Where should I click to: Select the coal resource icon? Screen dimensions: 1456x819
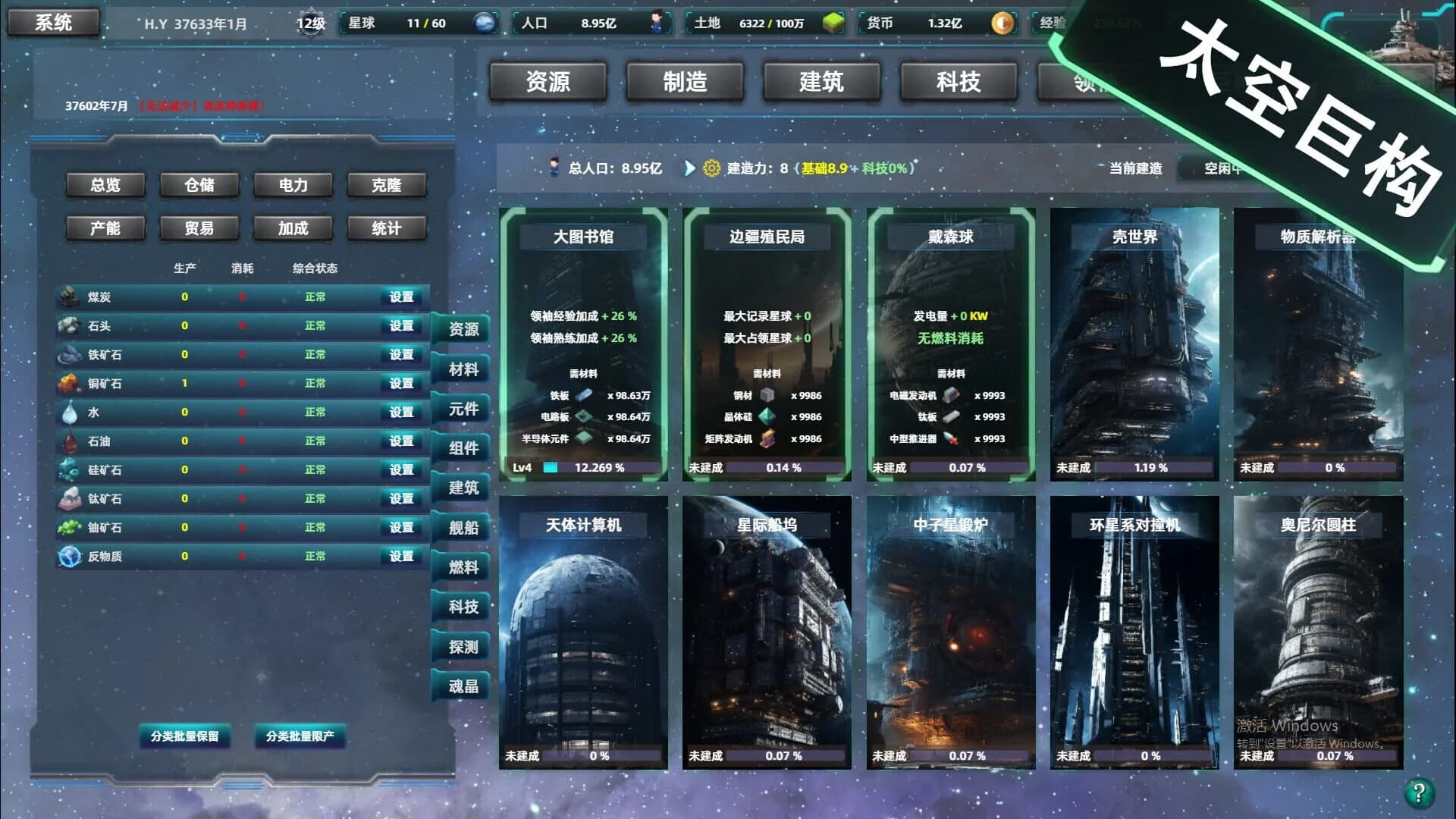70,297
